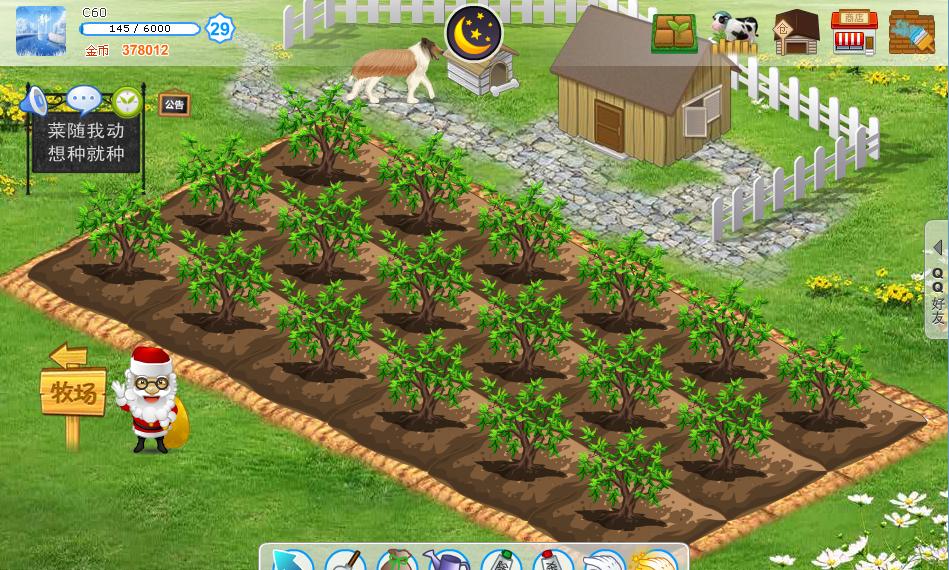Screen dimensions: 949x570
Task: Select the red-capped spray bottle tool
Action: point(552,561)
